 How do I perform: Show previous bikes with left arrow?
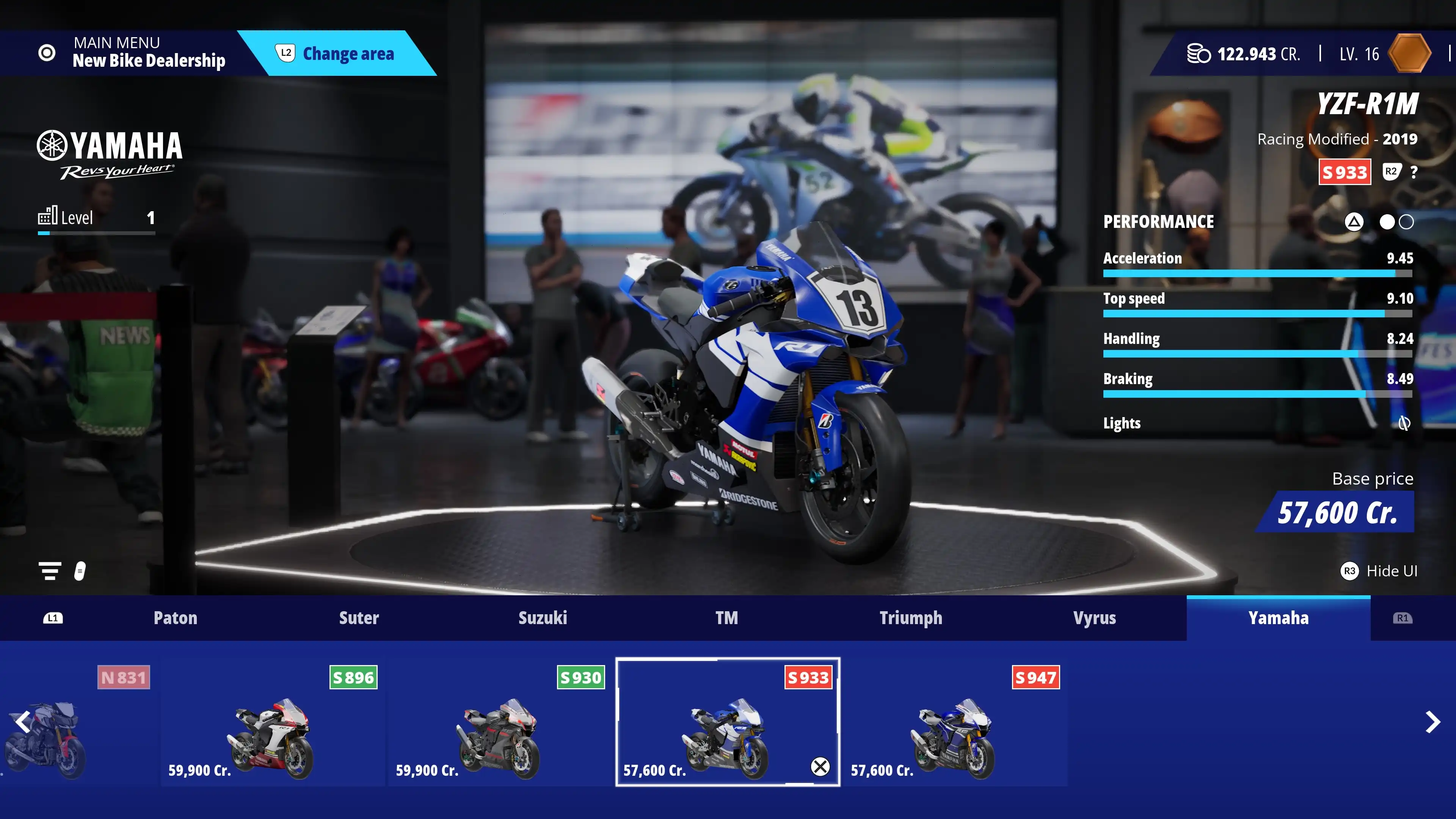point(23,722)
